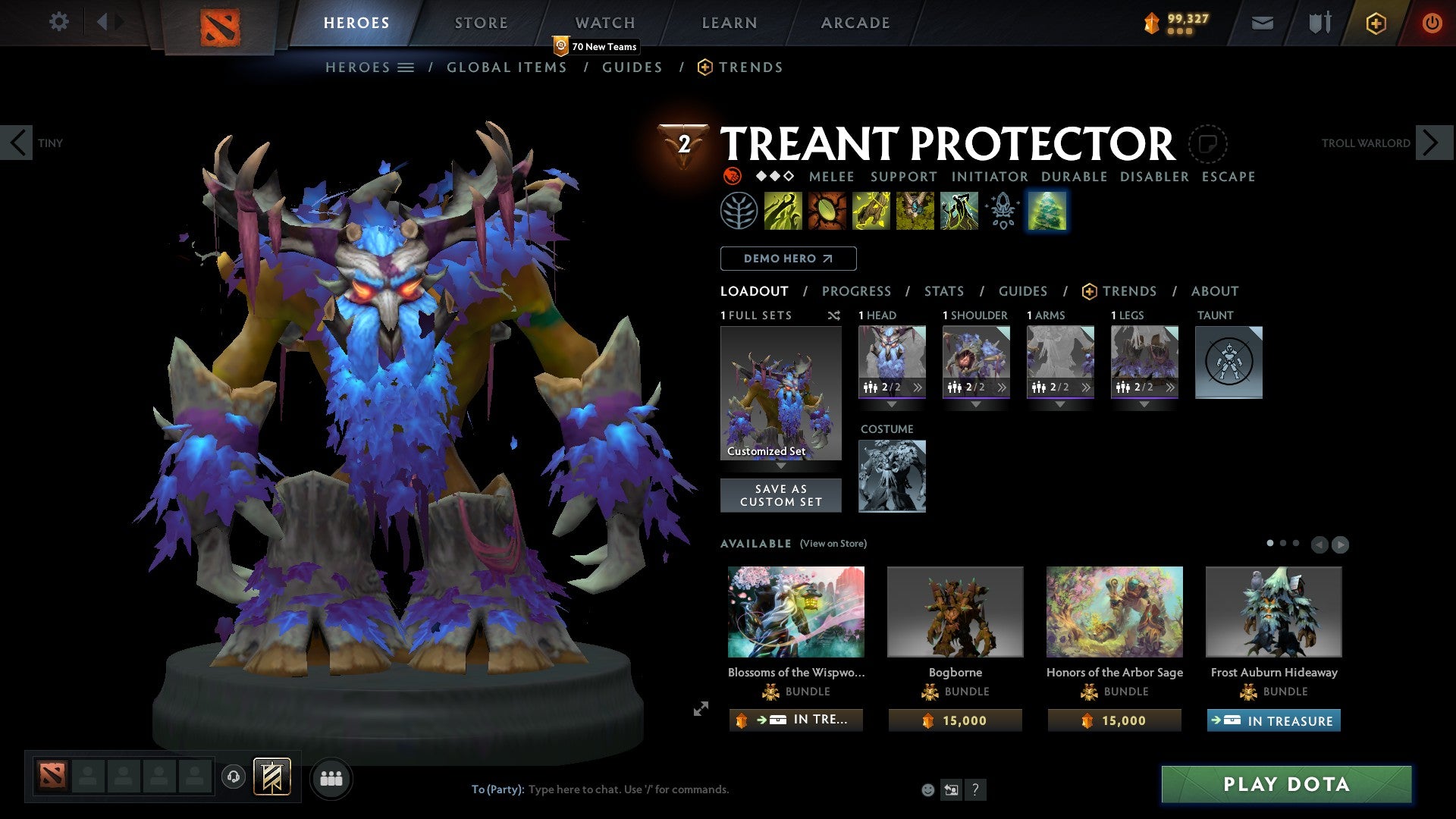This screenshot has width=1456, height=819.
Task: Open the STATS tab
Action: [x=944, y=290]
